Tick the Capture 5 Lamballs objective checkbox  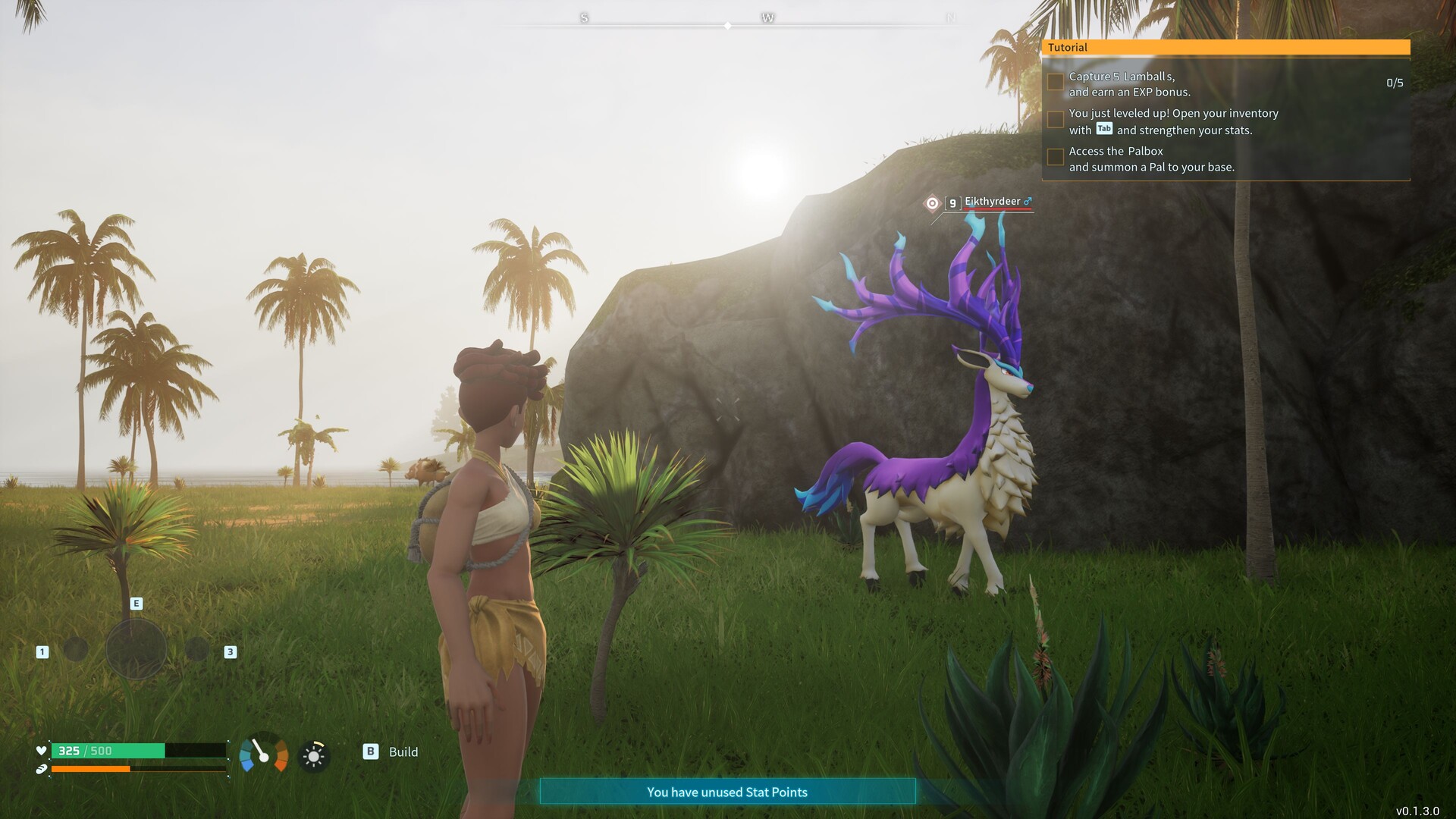click(x=1055, y=82)
